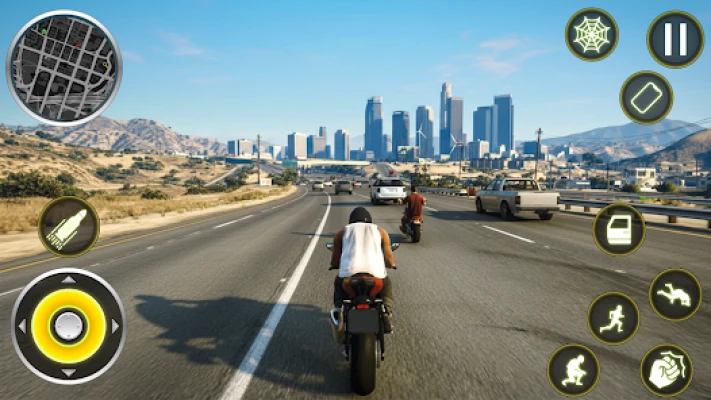This screenshot has width=711, height=400.
Task: Tap the joystick's left arrow
Action: [21, 326]
